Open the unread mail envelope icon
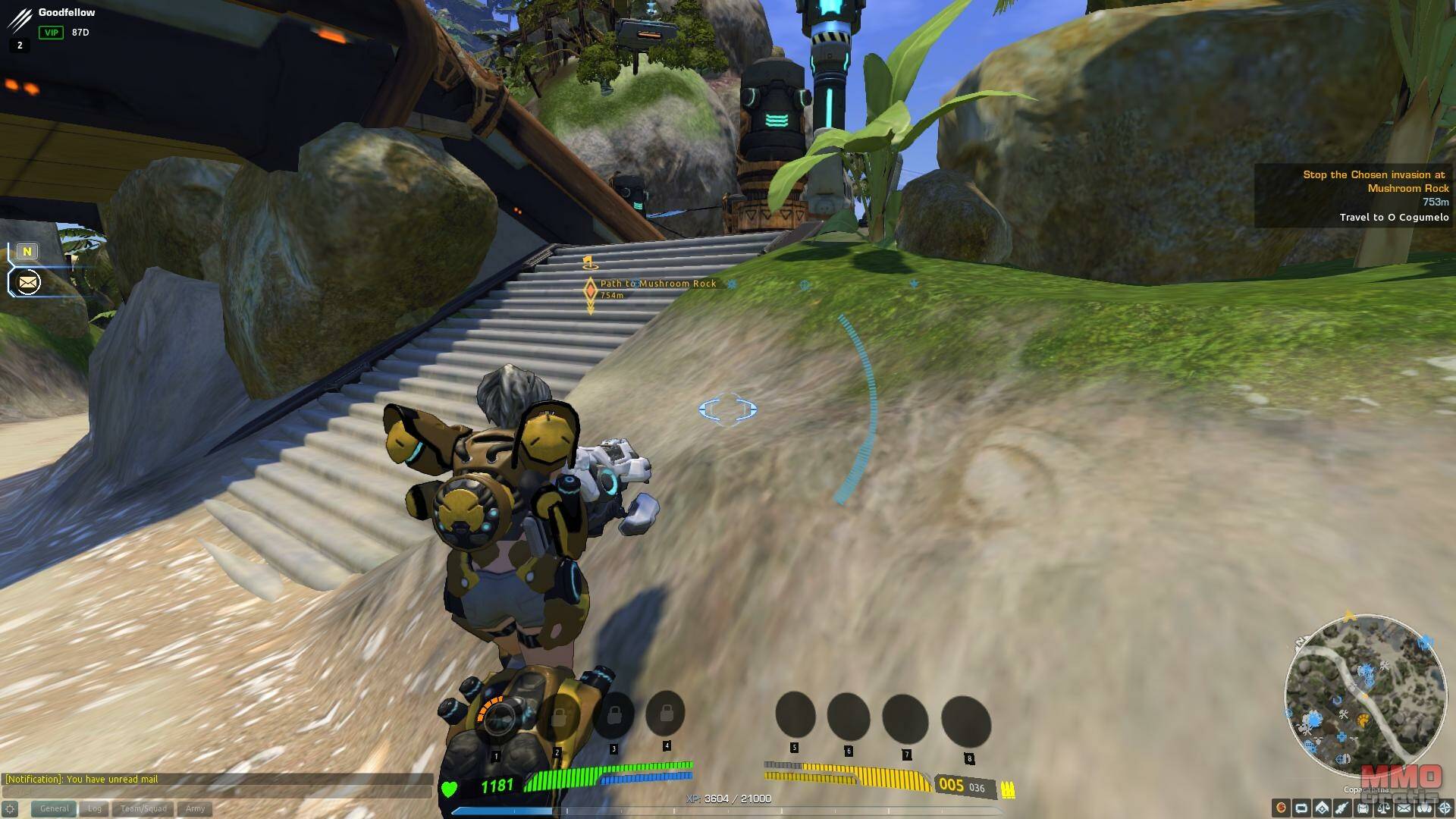The image size is (1456, 819). coord(28,283)
